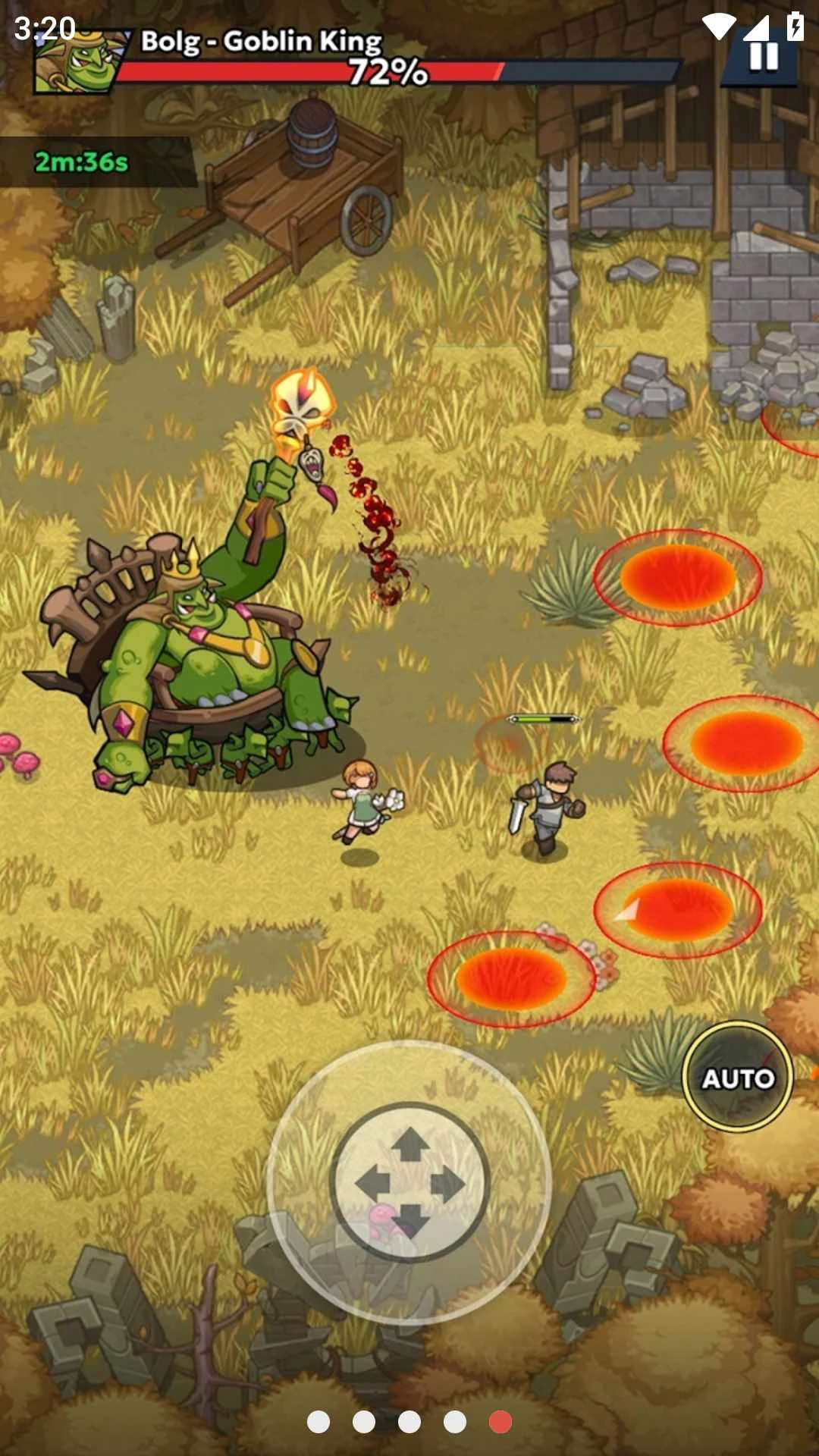Tap the virtual movement joystick
Viewport: 819px width, 1456px height.
point(409,1182)
